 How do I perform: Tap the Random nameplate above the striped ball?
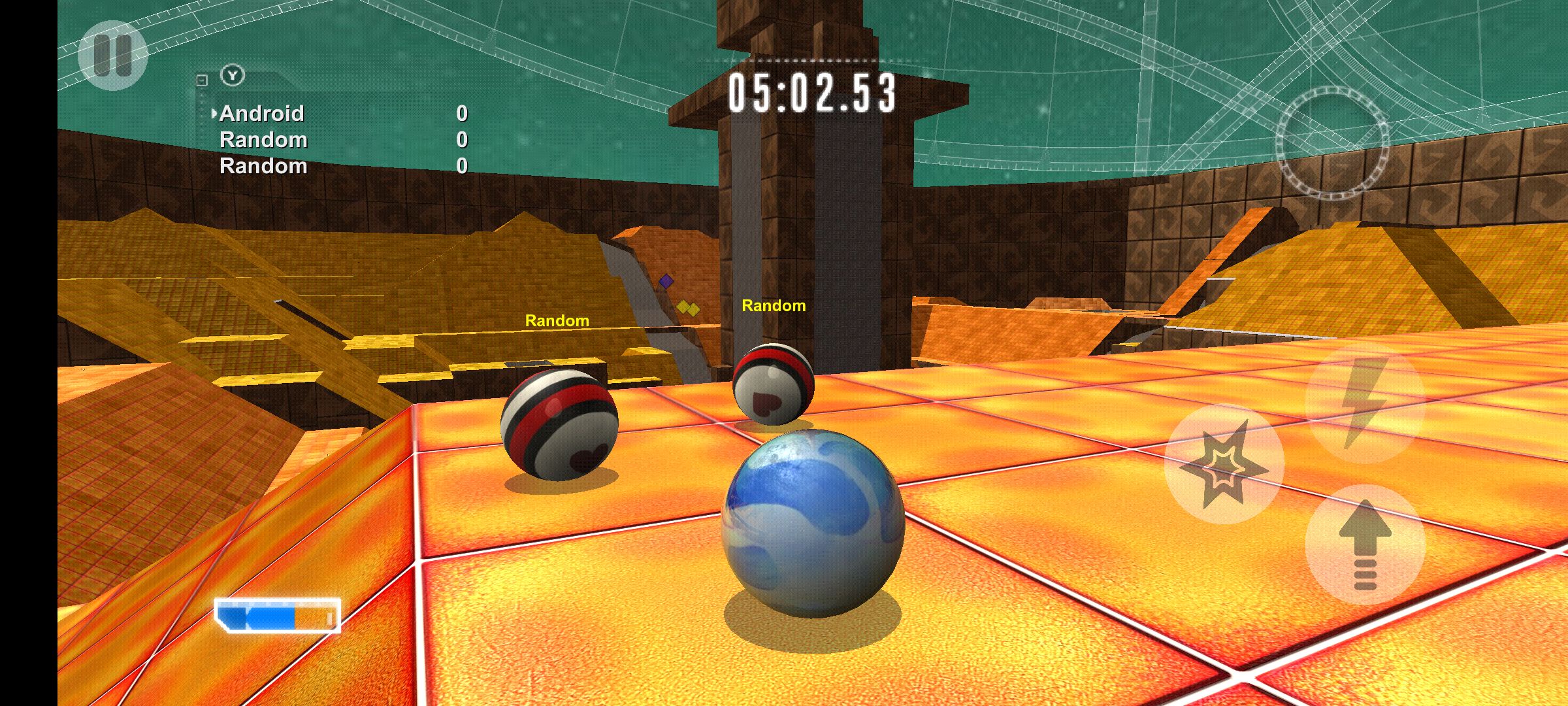point(558,320)
